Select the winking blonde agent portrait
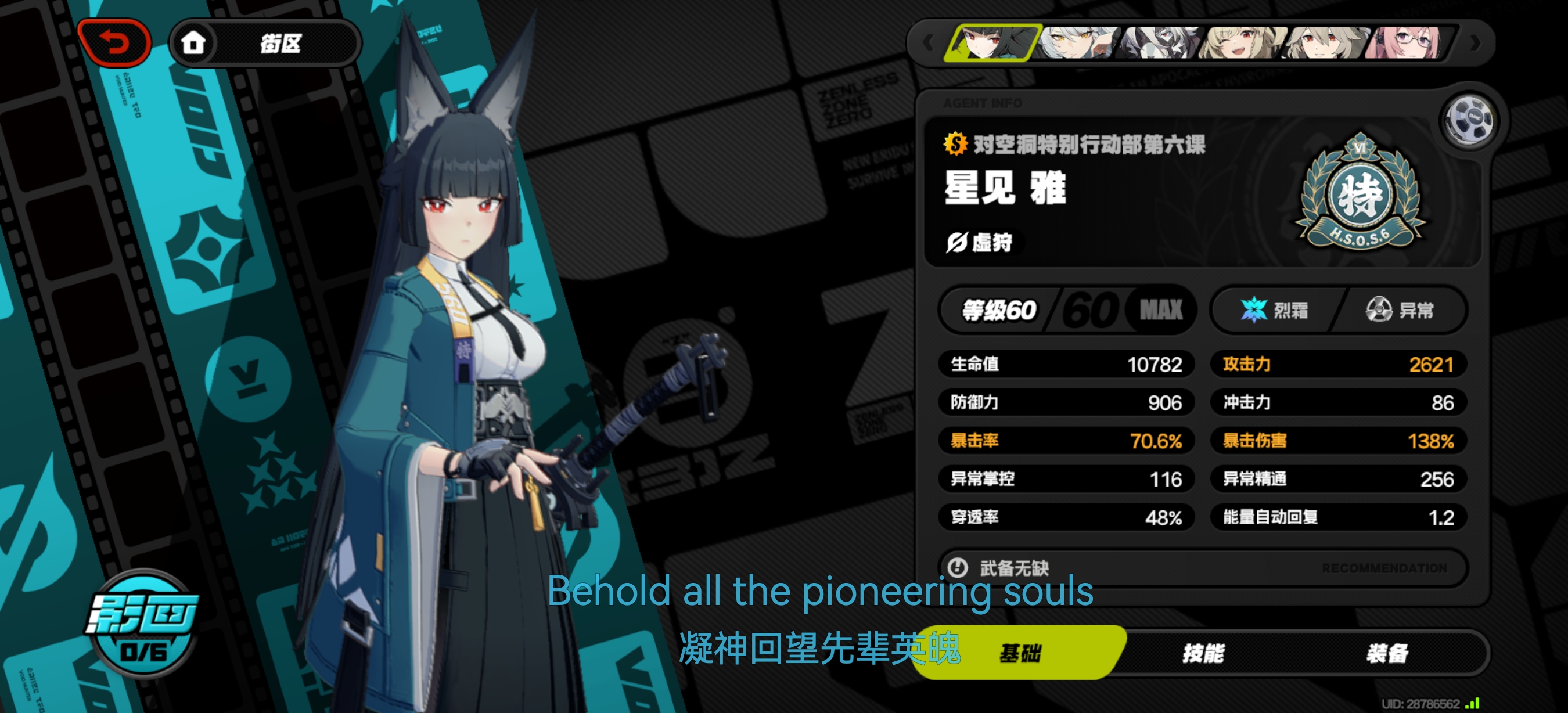 pyautogui.click(x=1242, y=42)
